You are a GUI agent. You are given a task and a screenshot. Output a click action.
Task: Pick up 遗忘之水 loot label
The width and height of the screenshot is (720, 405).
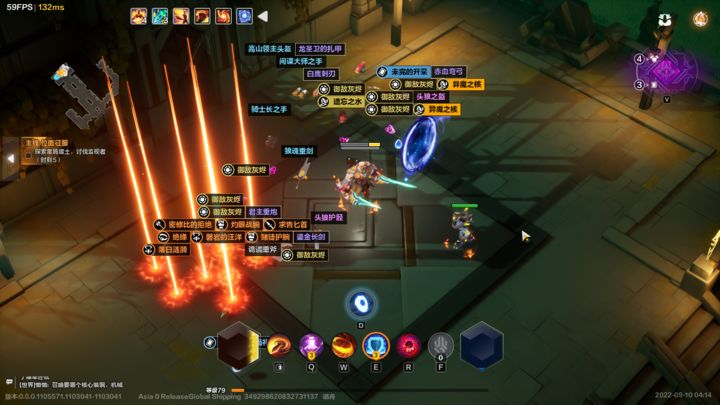(347, 101)
